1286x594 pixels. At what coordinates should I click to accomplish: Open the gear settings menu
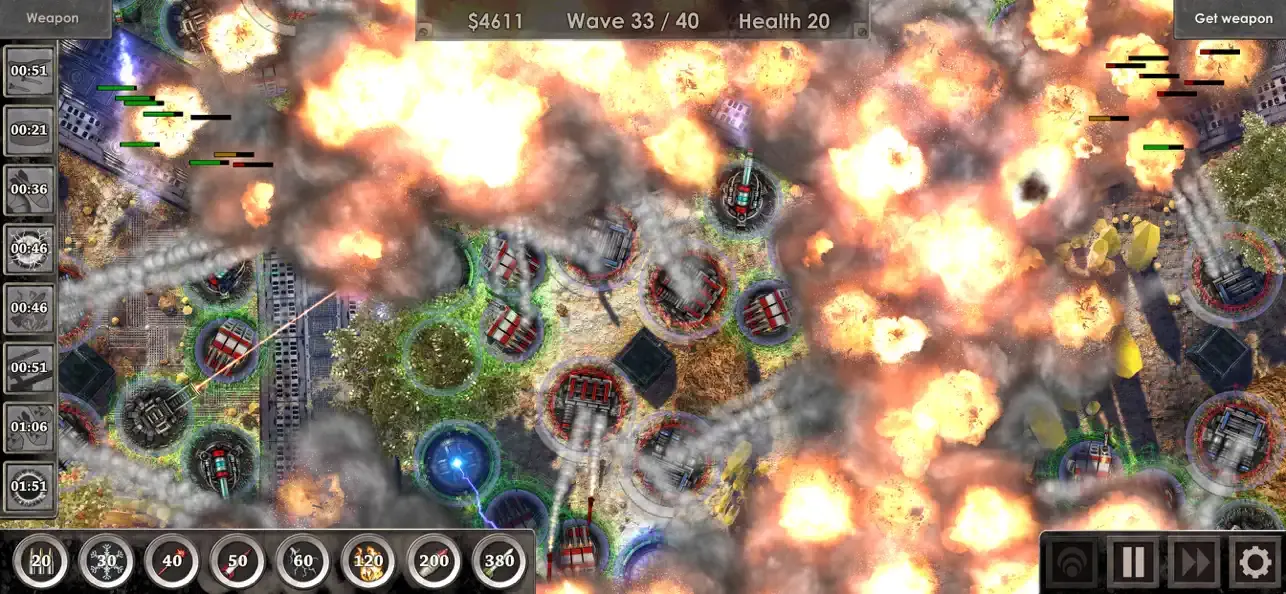tap(1254, 562)
